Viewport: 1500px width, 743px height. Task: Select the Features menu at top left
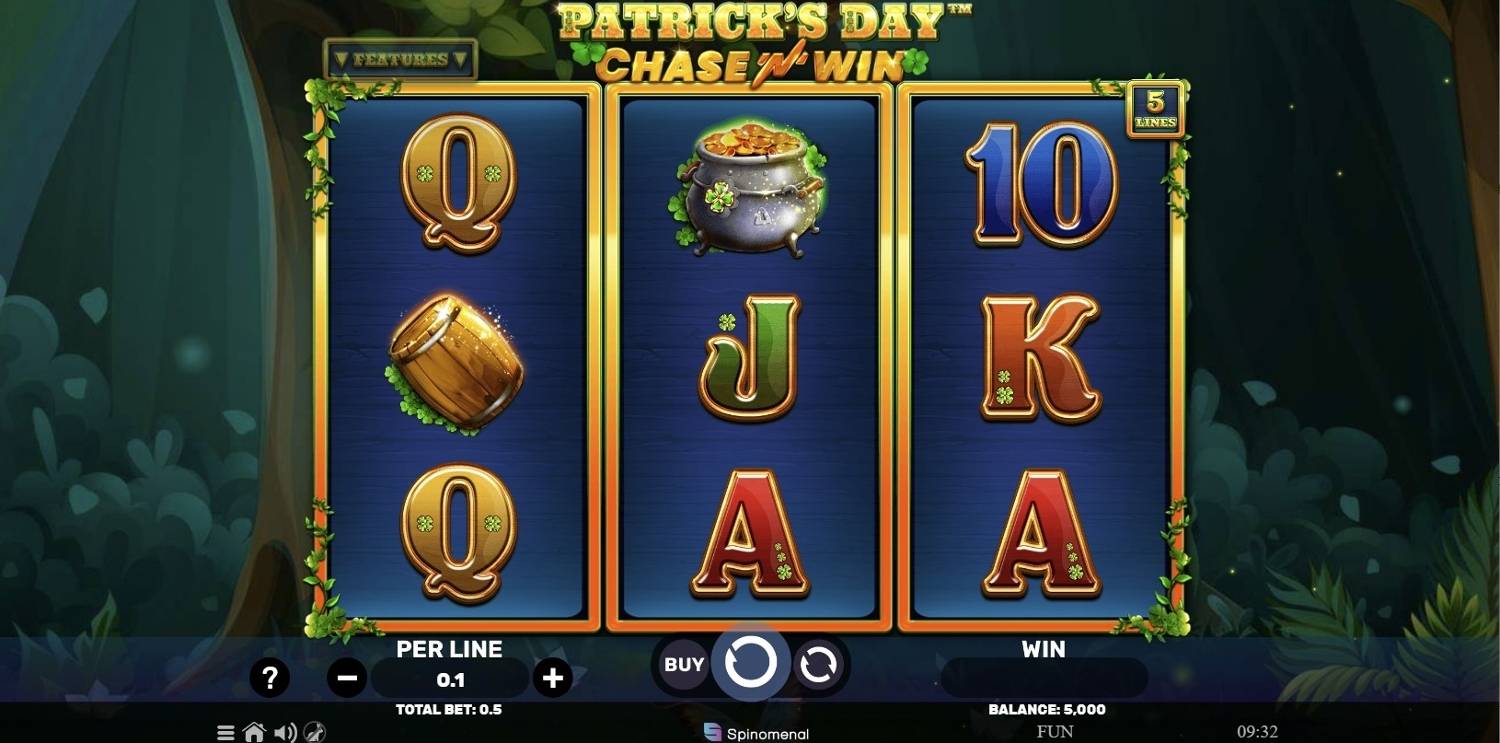click(399, 58)
